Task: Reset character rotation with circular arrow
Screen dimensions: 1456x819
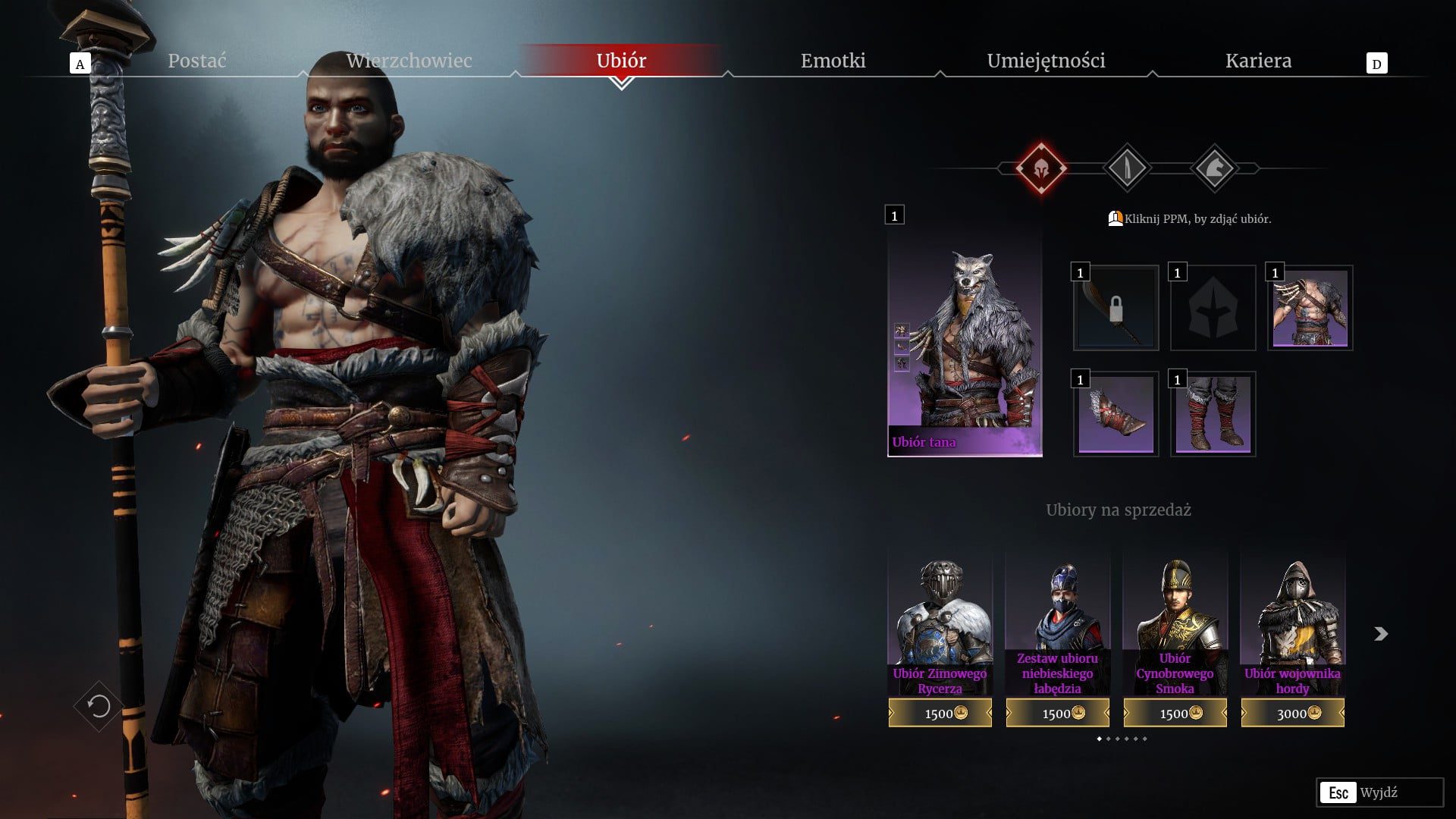Action: click(x=99, y=707)
